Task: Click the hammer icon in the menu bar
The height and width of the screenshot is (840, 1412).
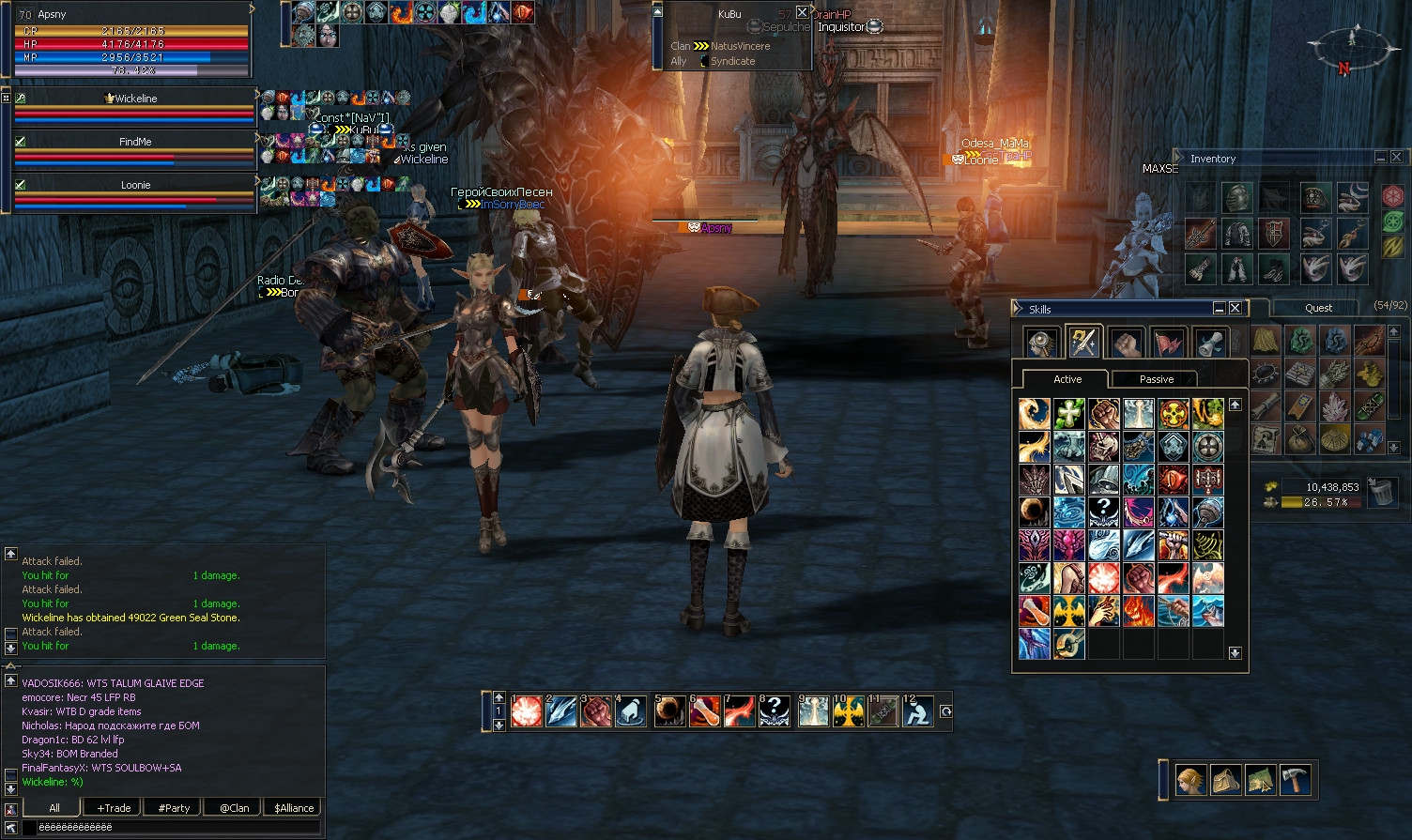Action: [1295, 781]
